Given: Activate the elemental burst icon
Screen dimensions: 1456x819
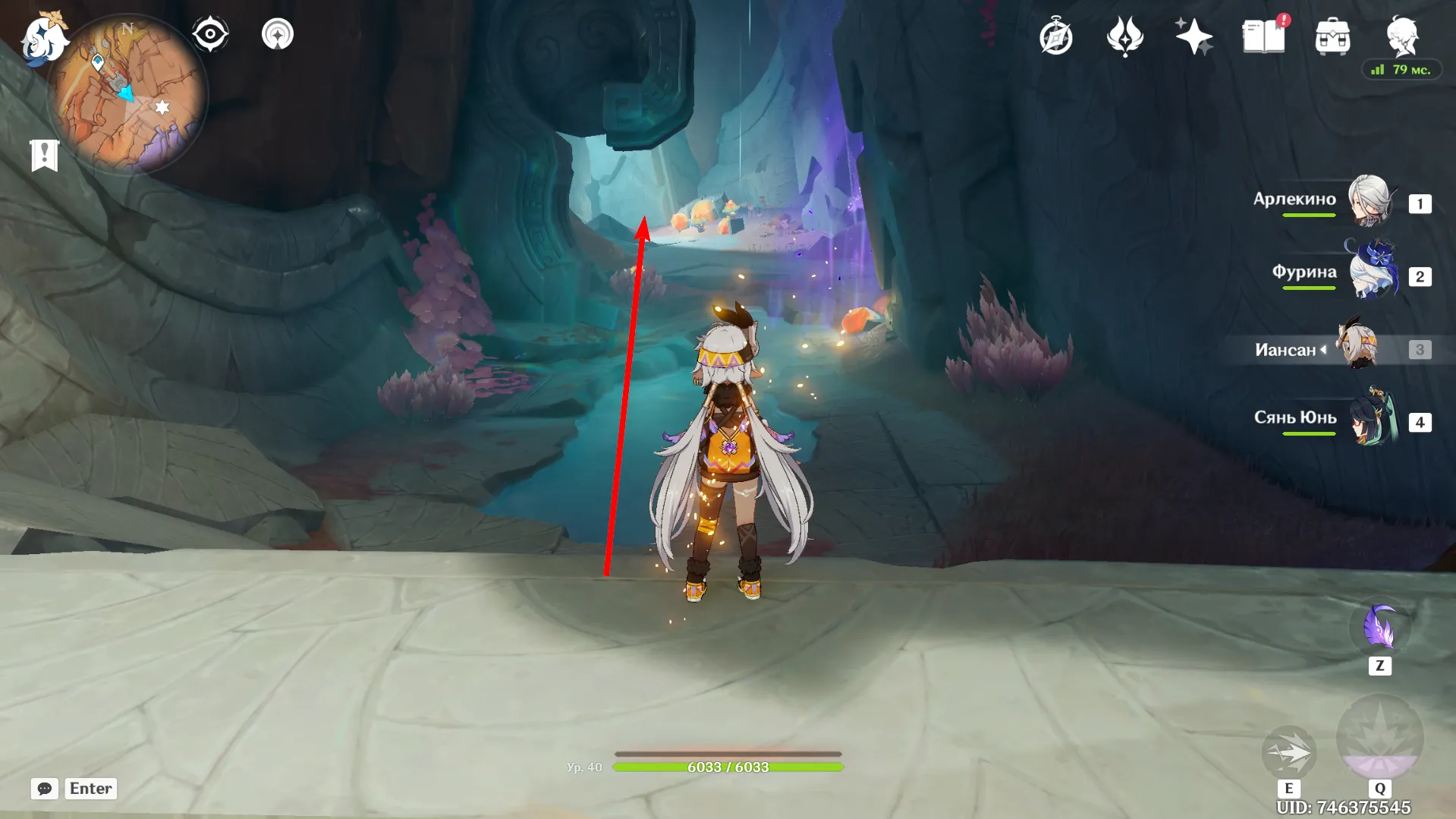Looking at the screenshot, I should coord(1379,738).
